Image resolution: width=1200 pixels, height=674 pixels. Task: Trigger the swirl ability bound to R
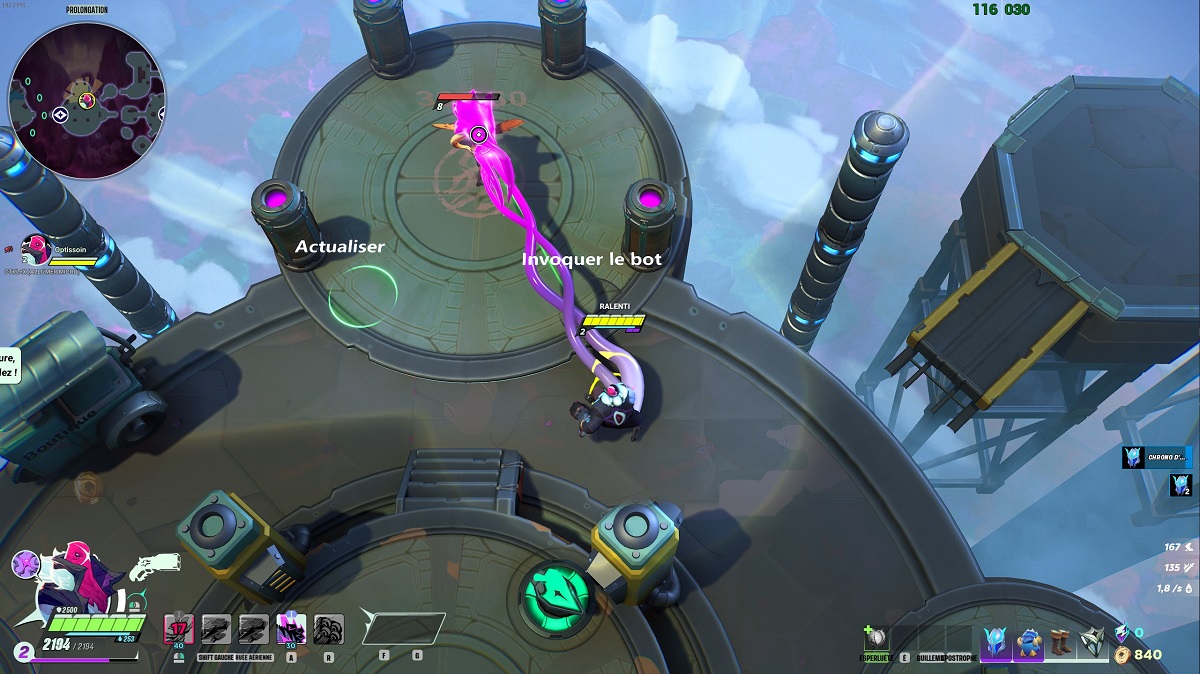(x=328, y=629)
